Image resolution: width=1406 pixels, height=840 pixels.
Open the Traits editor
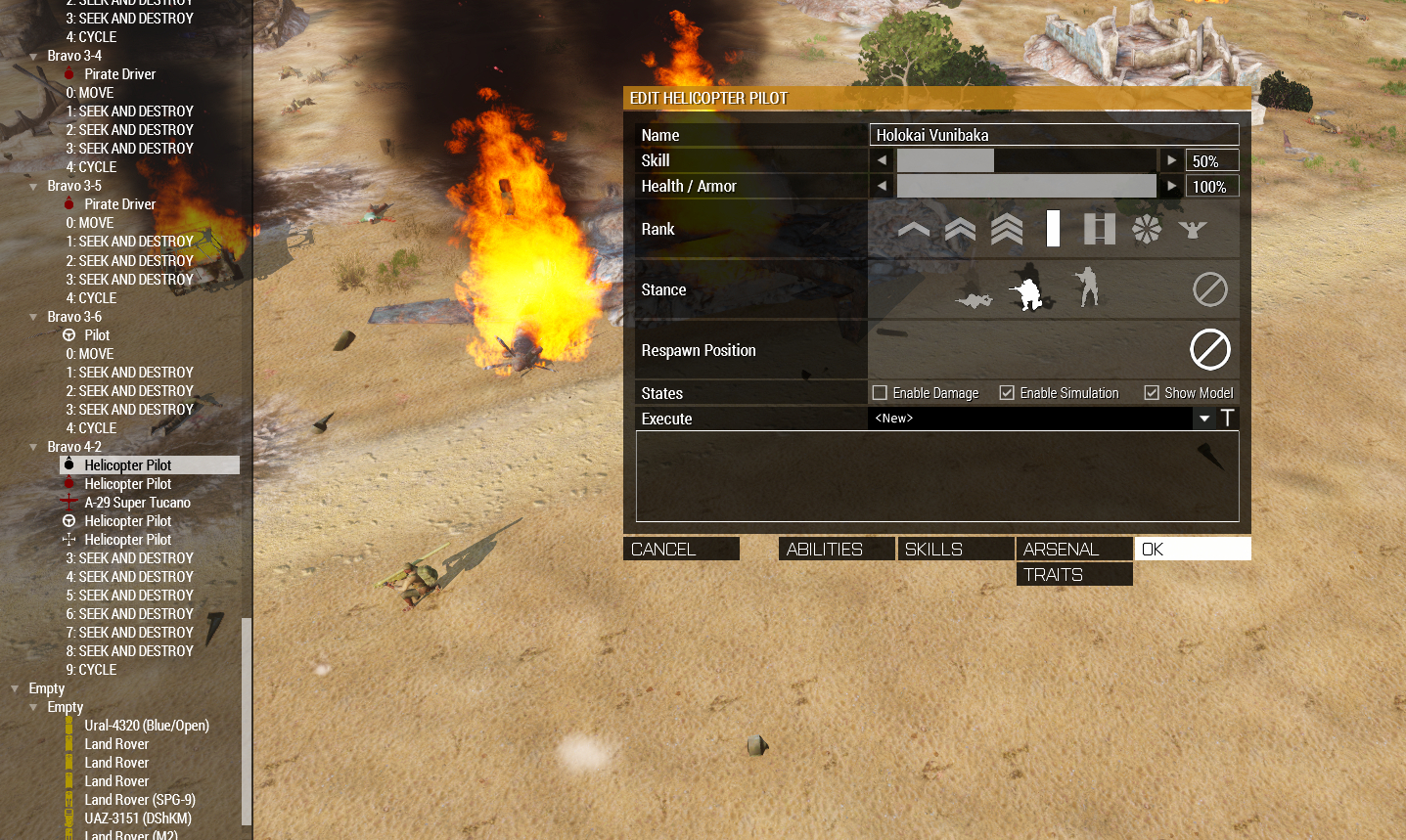click(1073, 574)
